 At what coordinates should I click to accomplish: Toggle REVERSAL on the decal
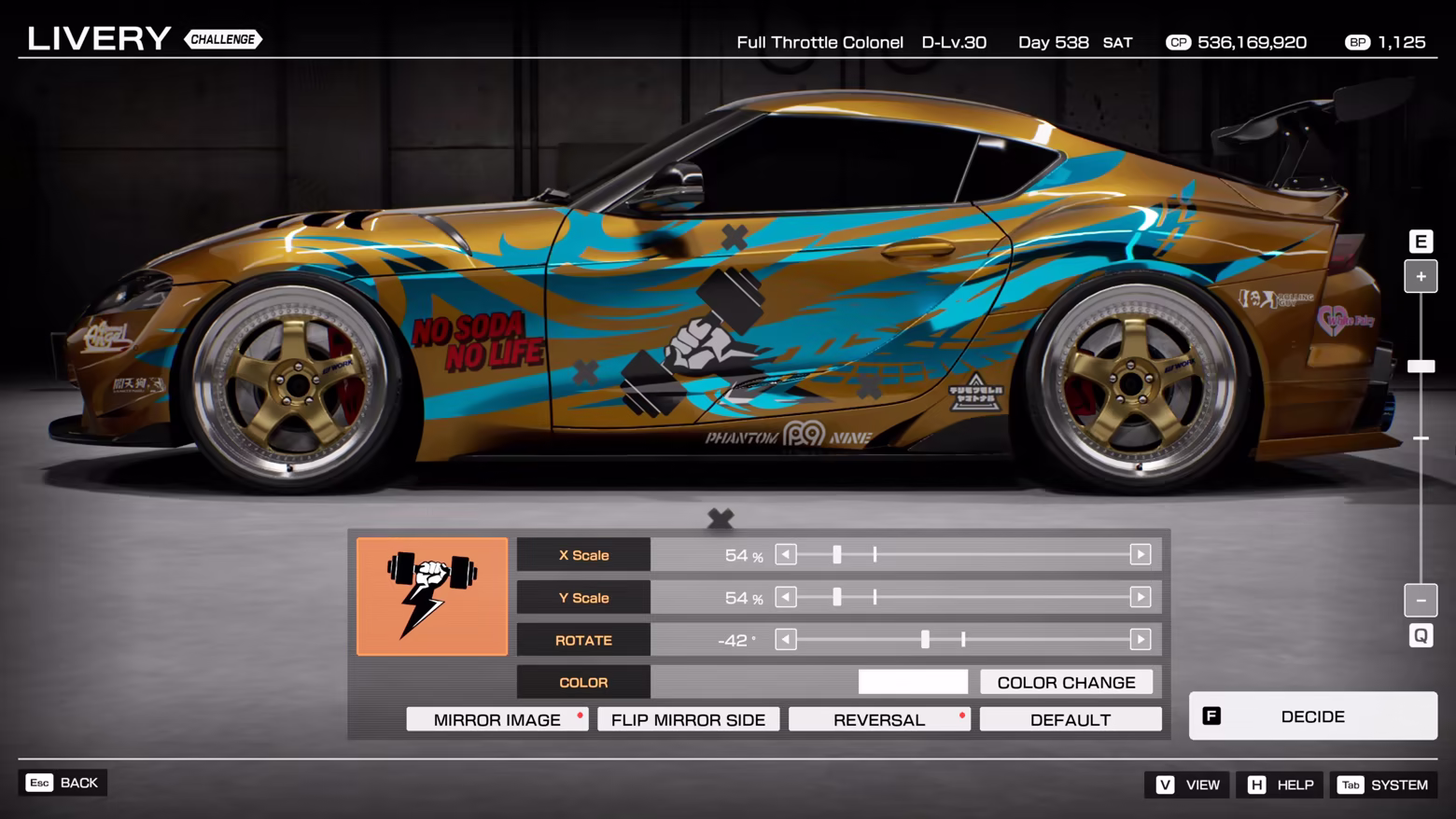click(x=878, y=718)
